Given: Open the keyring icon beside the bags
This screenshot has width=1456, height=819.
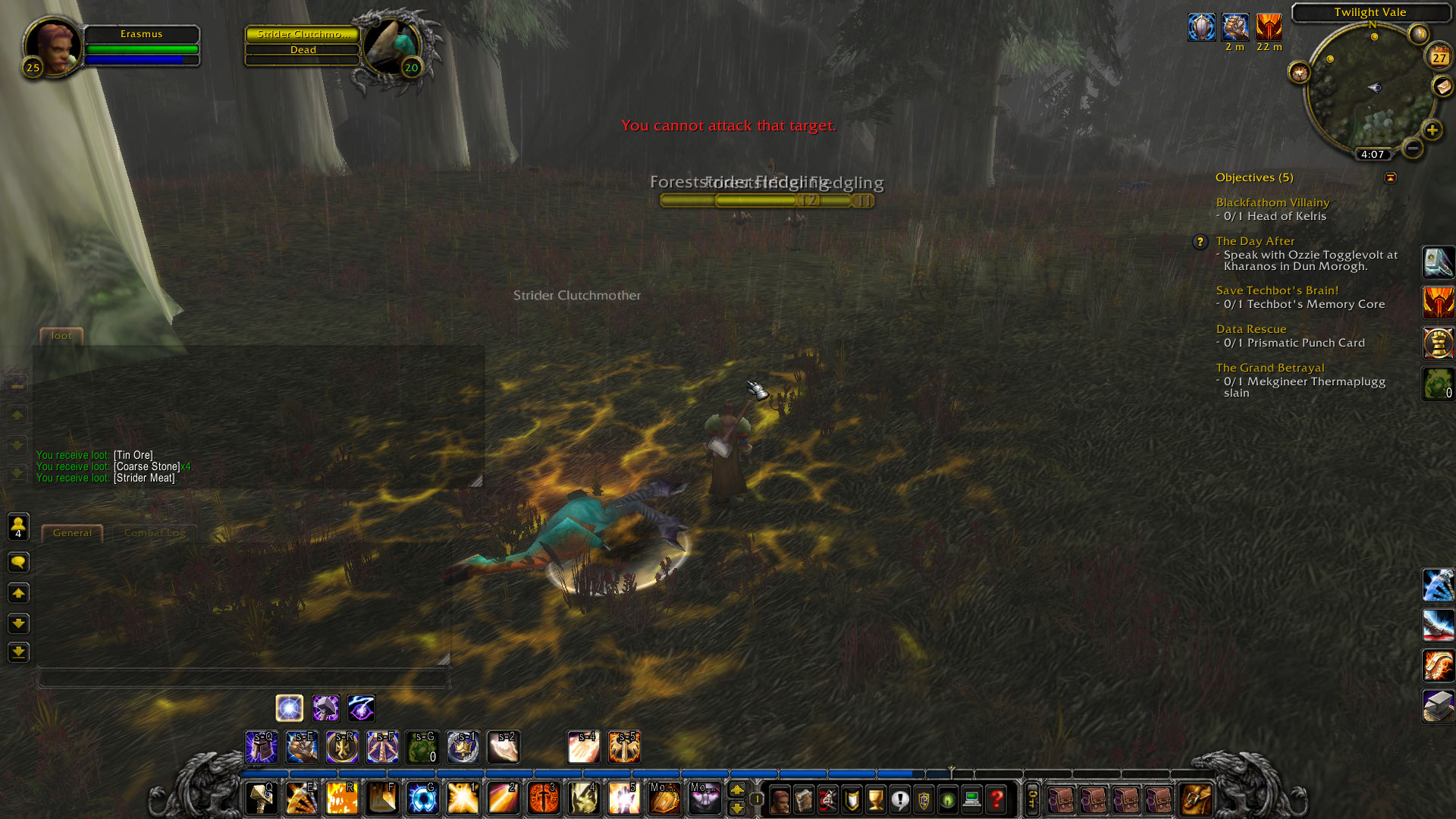Looking at the screenshot, I should click(1033, 798).
